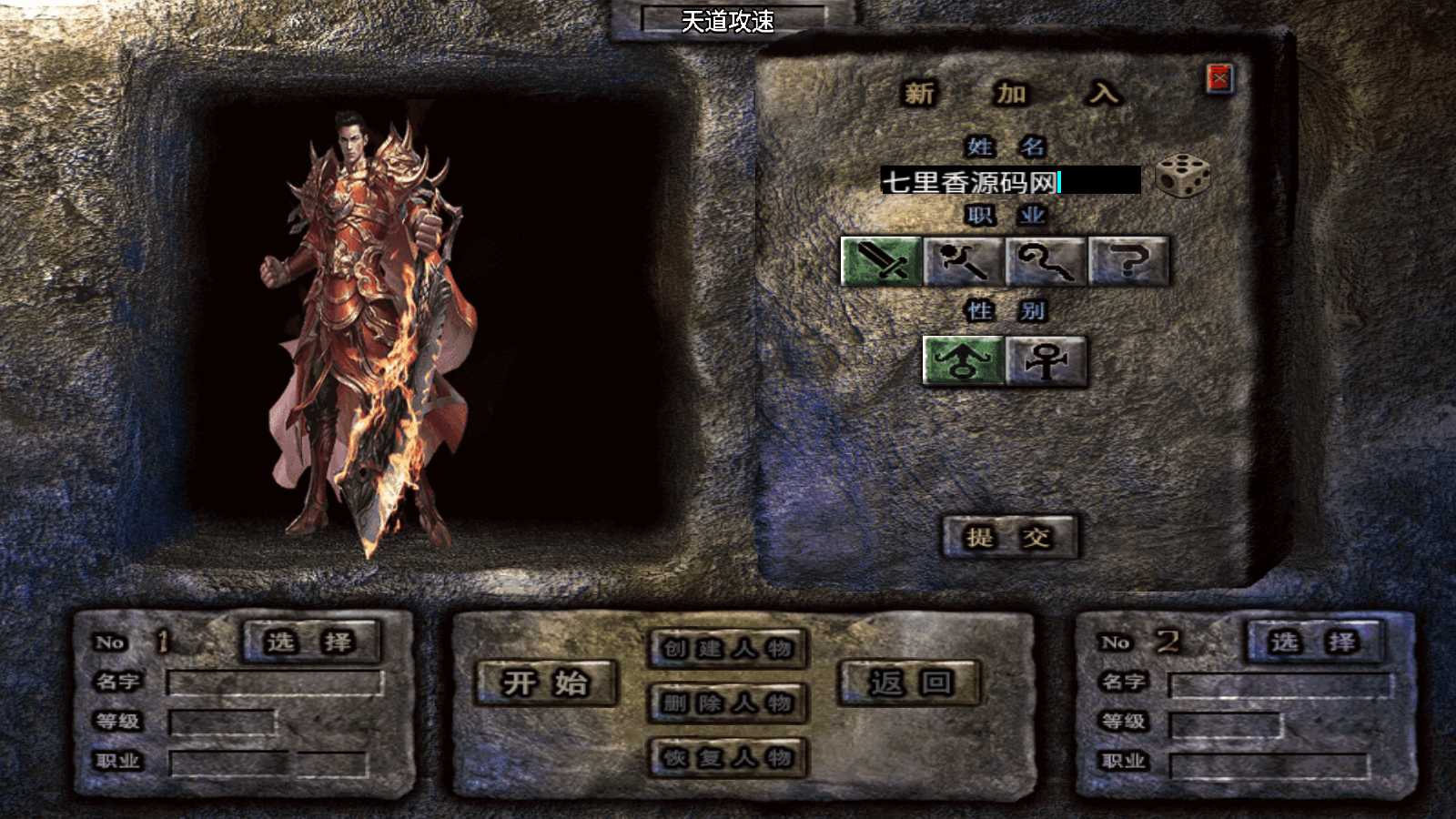The image size is (1456, 819).
Task: Switch gender to female symbol
Action: pos(1045,362)
